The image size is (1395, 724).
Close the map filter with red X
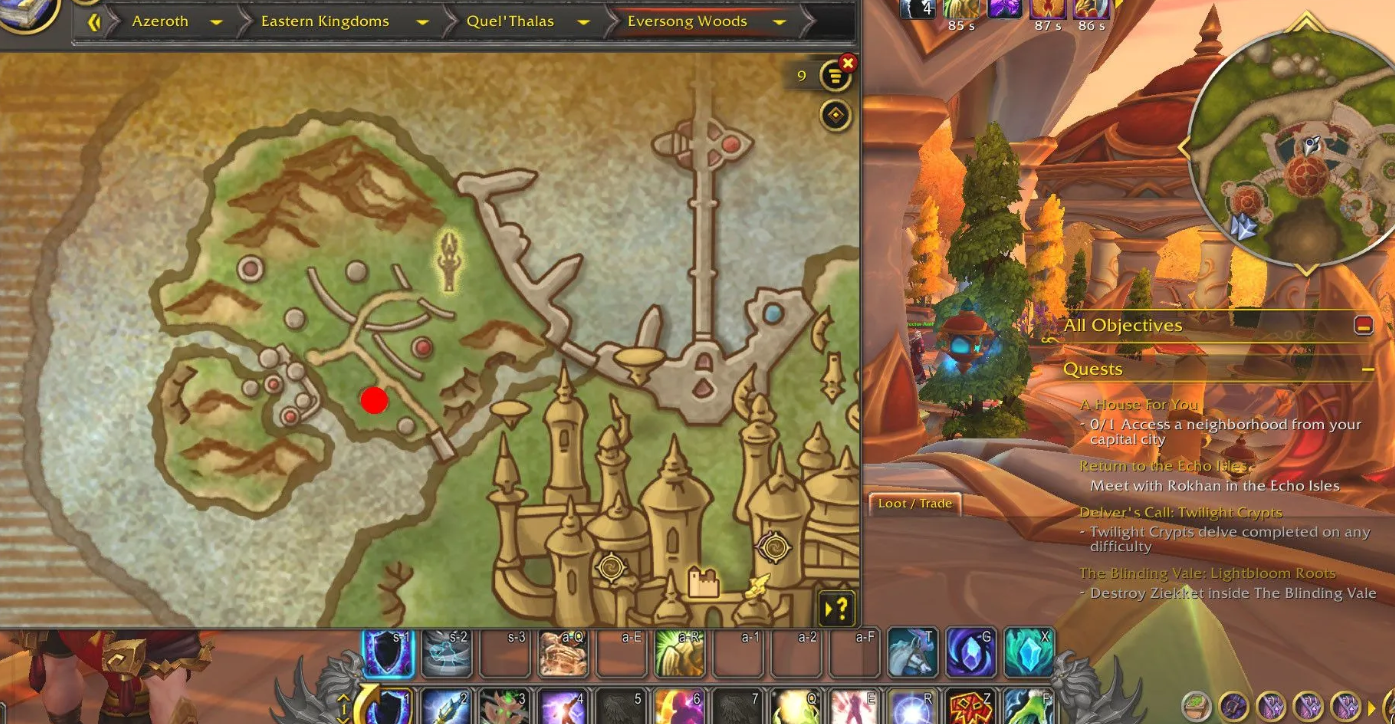point(848,63)
